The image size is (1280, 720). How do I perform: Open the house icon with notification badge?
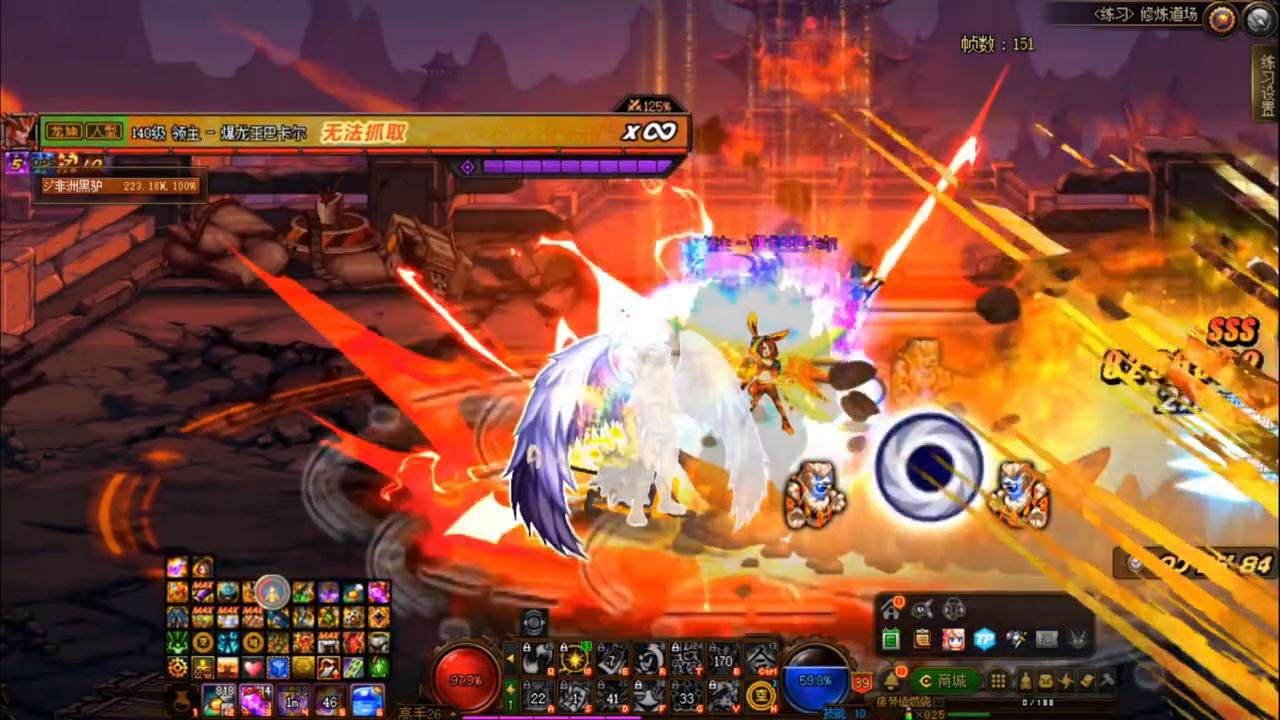(x=889, y=609)
